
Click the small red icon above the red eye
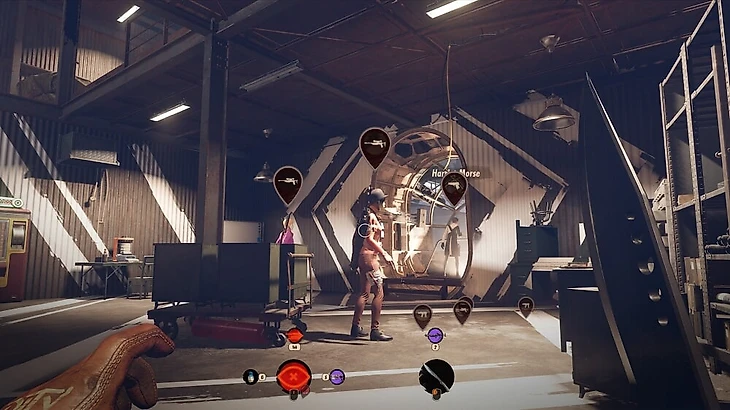click(294, 335)
